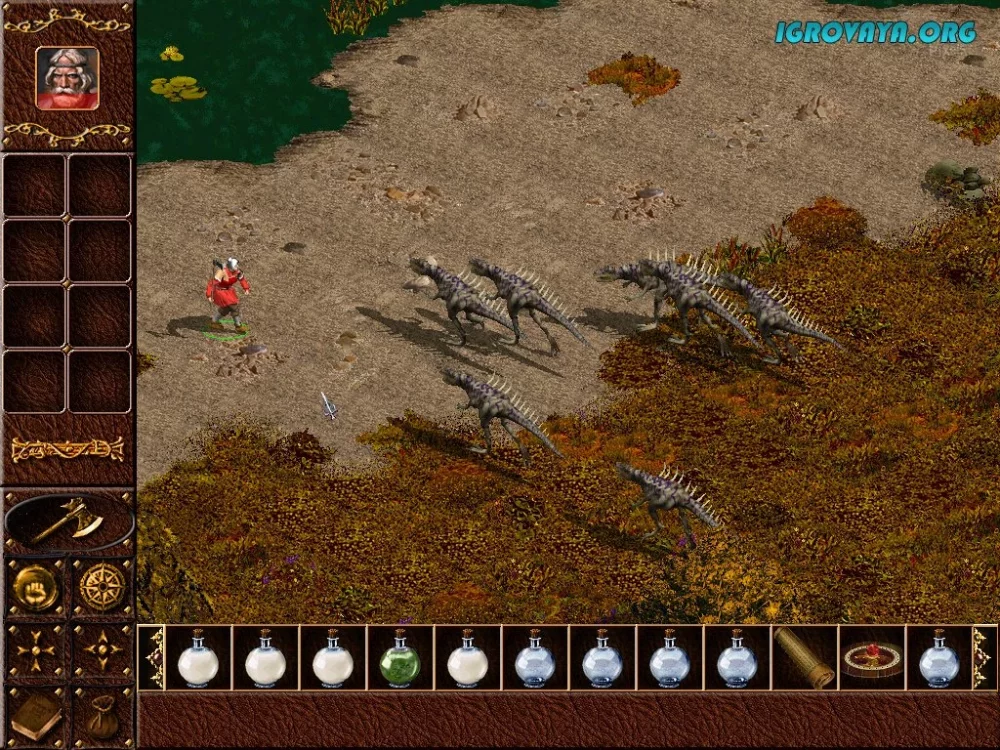This screenshot has height=750, width=1000.
Task: Select the bearded hero portrait
Action: [x=67, y=77]
